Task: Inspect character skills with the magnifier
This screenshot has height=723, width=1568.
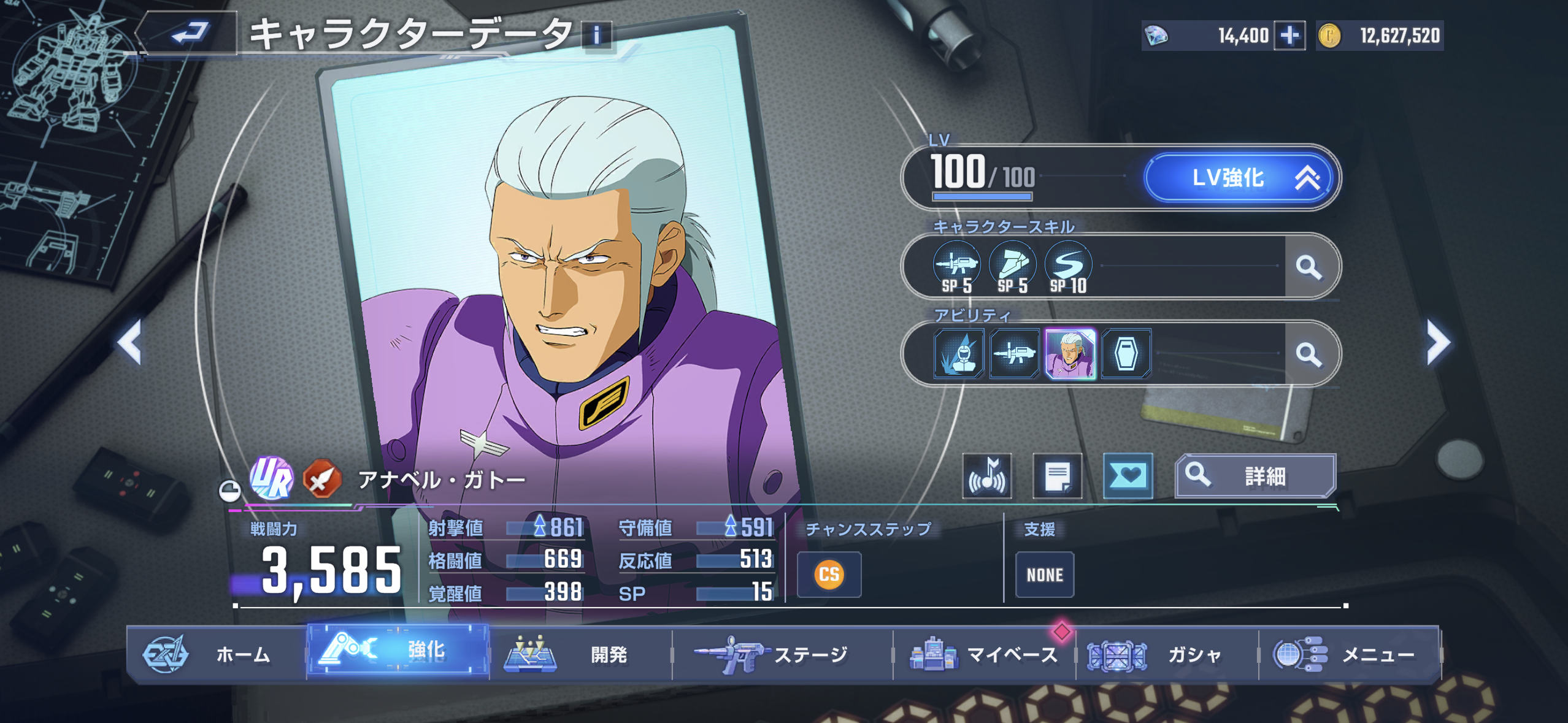Action: pos(1309,267)
